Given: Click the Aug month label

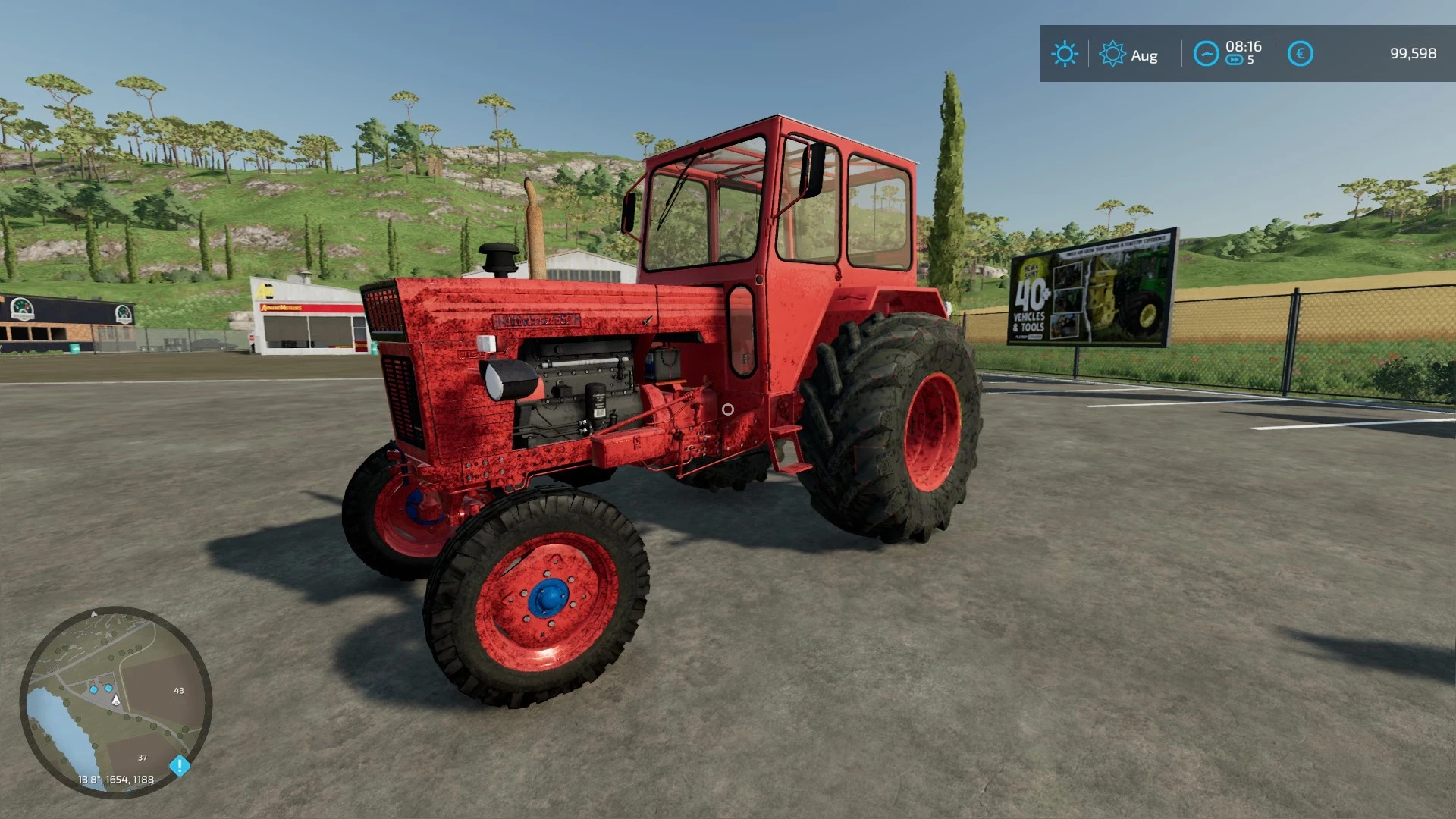Looking at the screenshot, I should 1144,55.
